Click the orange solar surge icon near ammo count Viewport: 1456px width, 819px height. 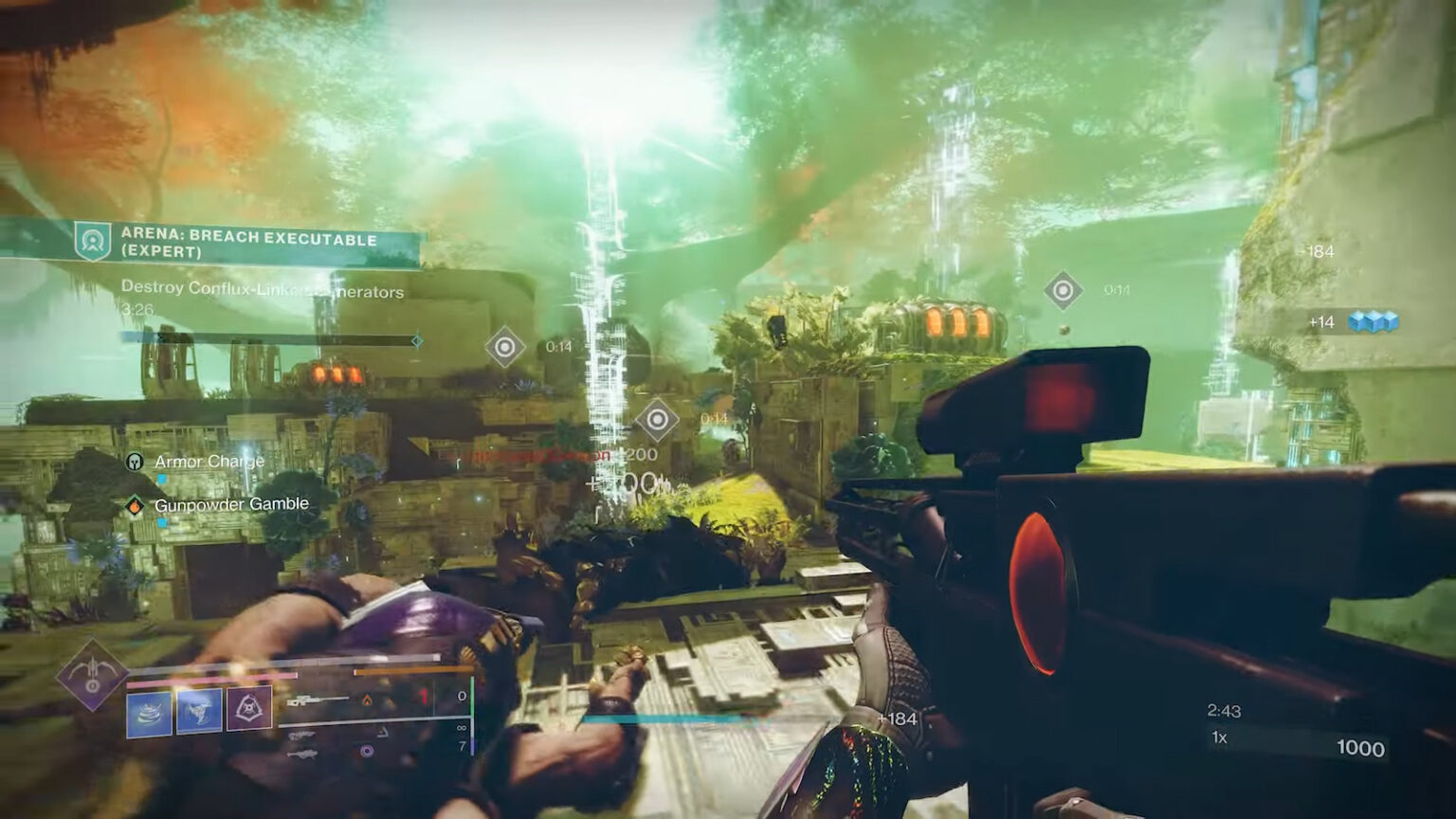point(368,701)
